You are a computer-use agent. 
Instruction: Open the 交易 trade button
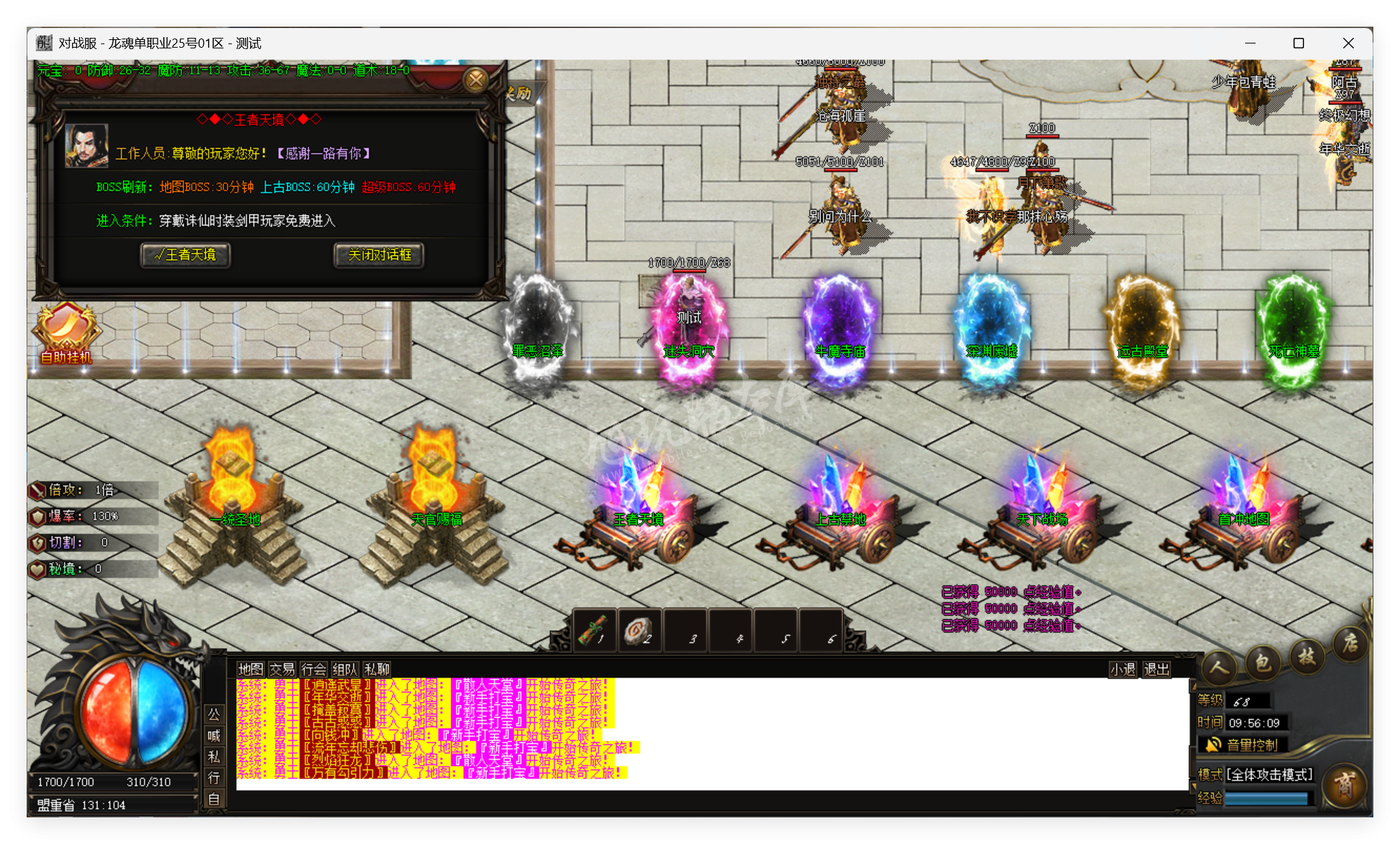click(x=282, y=669)
